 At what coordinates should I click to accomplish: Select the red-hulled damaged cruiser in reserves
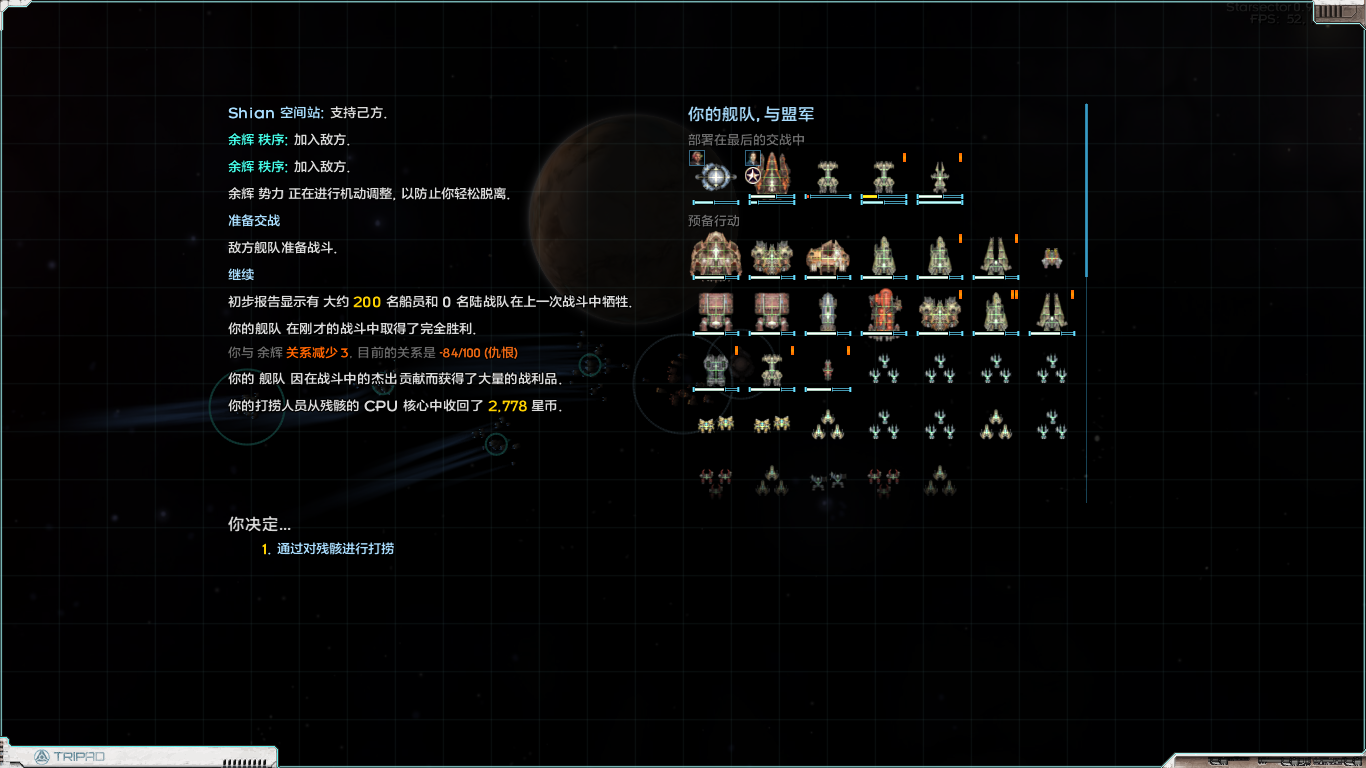(x=884, y=312)
